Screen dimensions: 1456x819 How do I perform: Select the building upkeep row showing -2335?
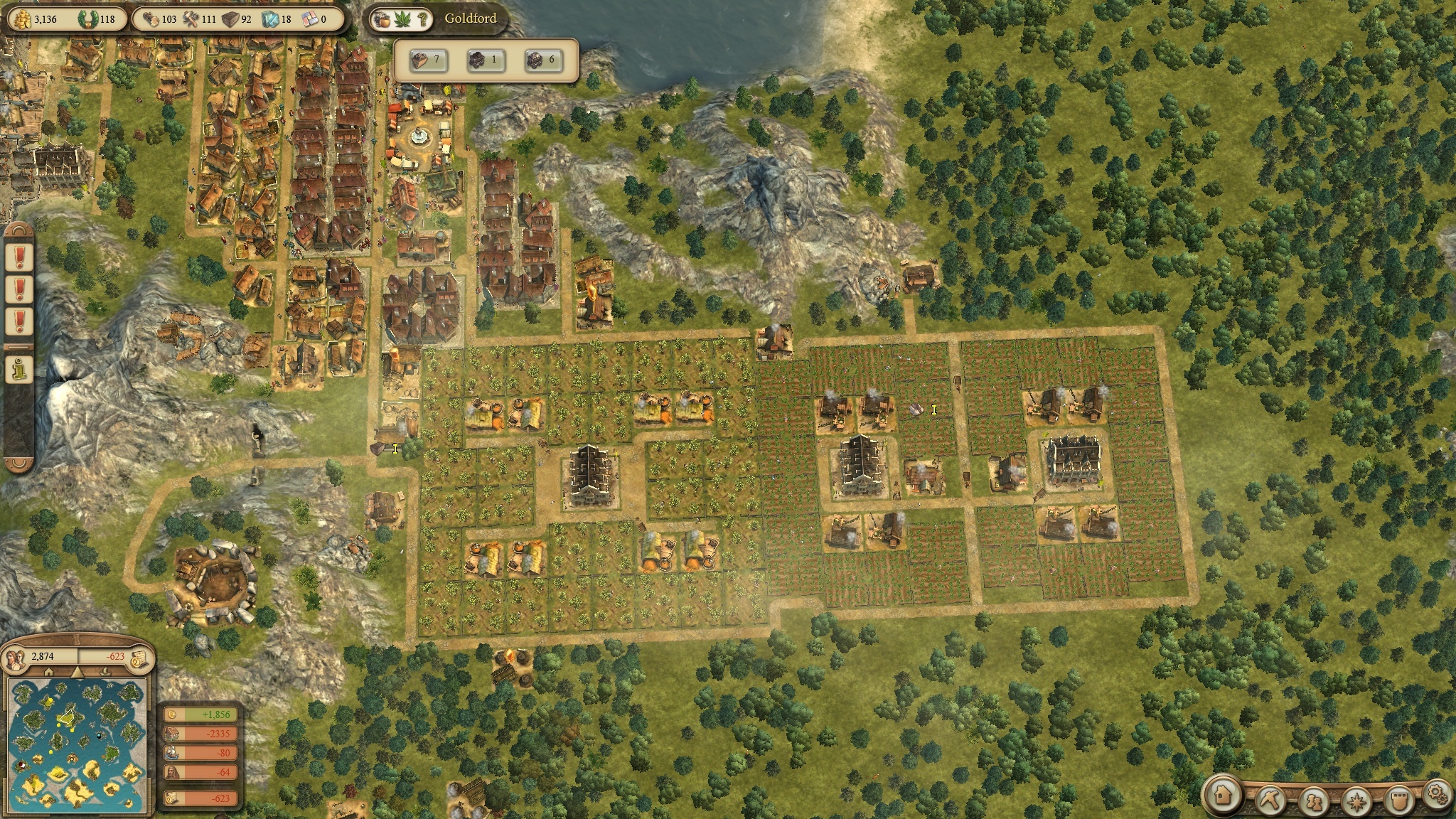pos(200,734)
